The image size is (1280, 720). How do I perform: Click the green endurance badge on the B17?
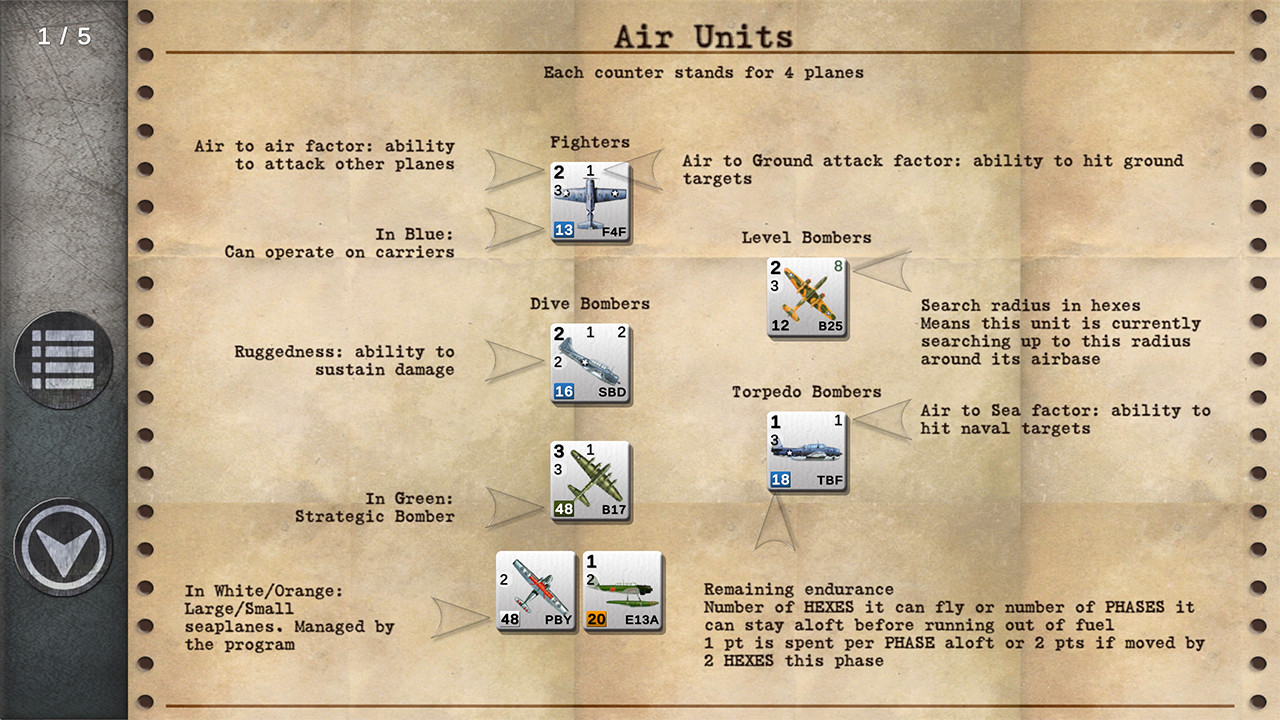coord(564,507)
